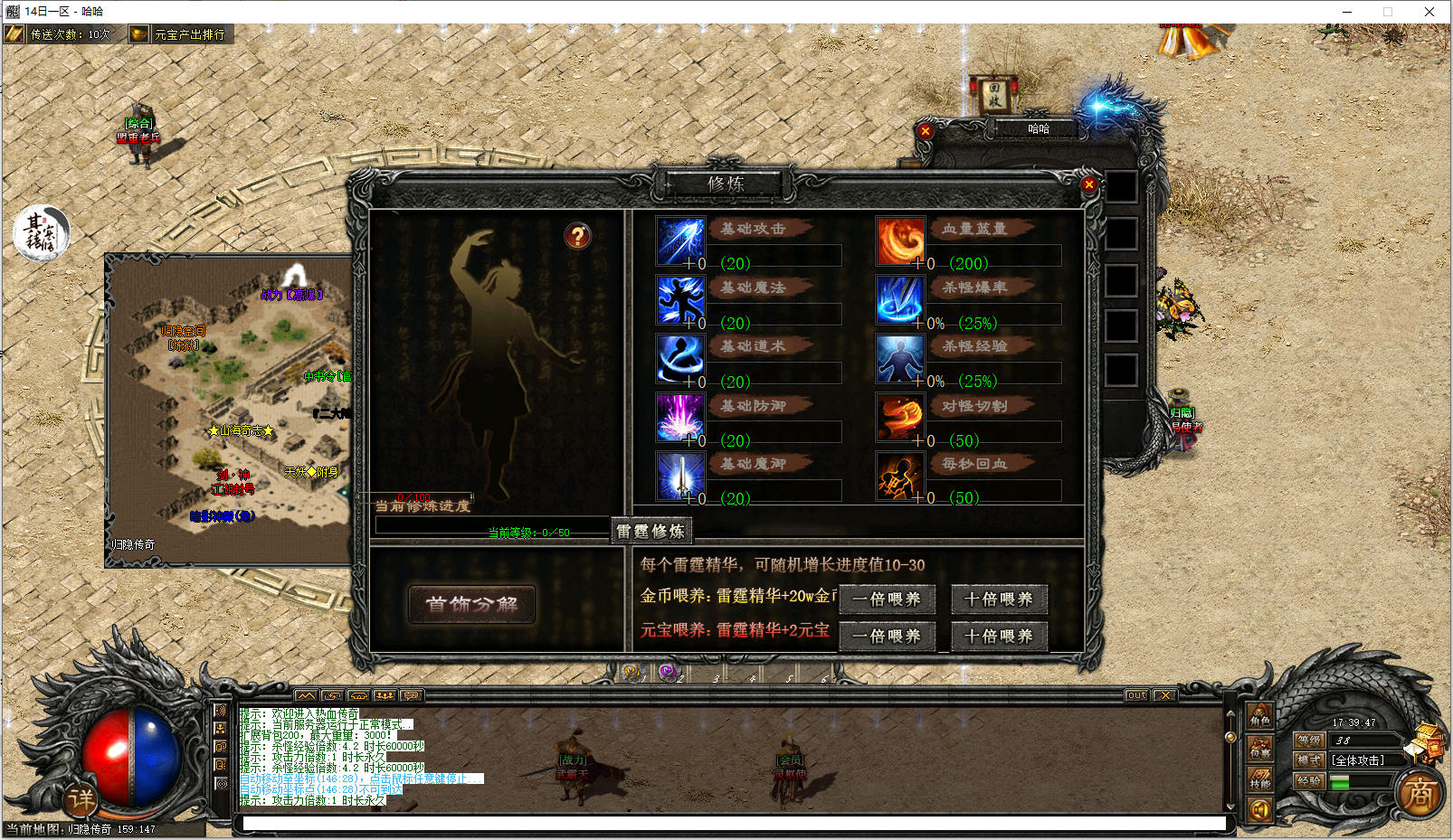Viewport: 1453px width, 840px height.
Task: Open the 包裹 bag inventory
Action: [1259, 747]
